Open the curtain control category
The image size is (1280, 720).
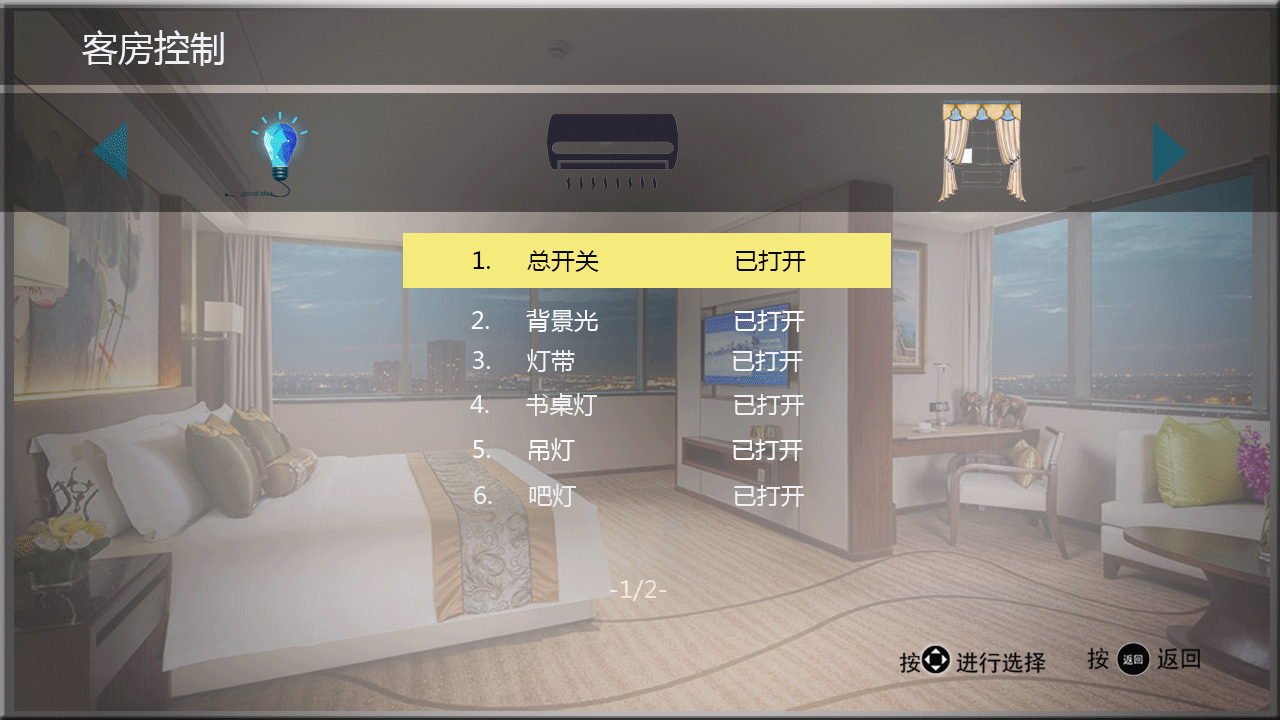[x=981, y=151]
